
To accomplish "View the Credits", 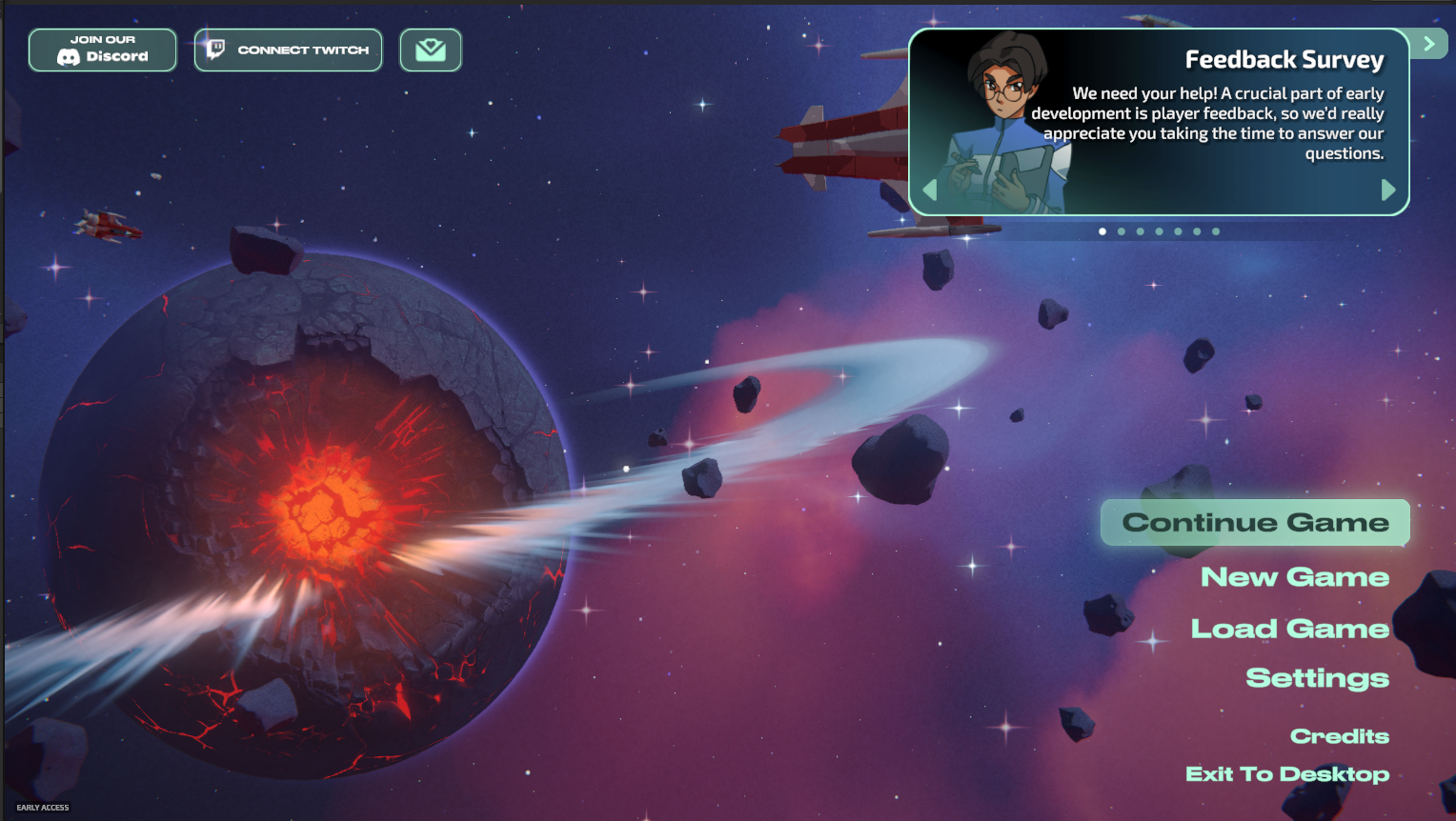I will point(1339,736).
